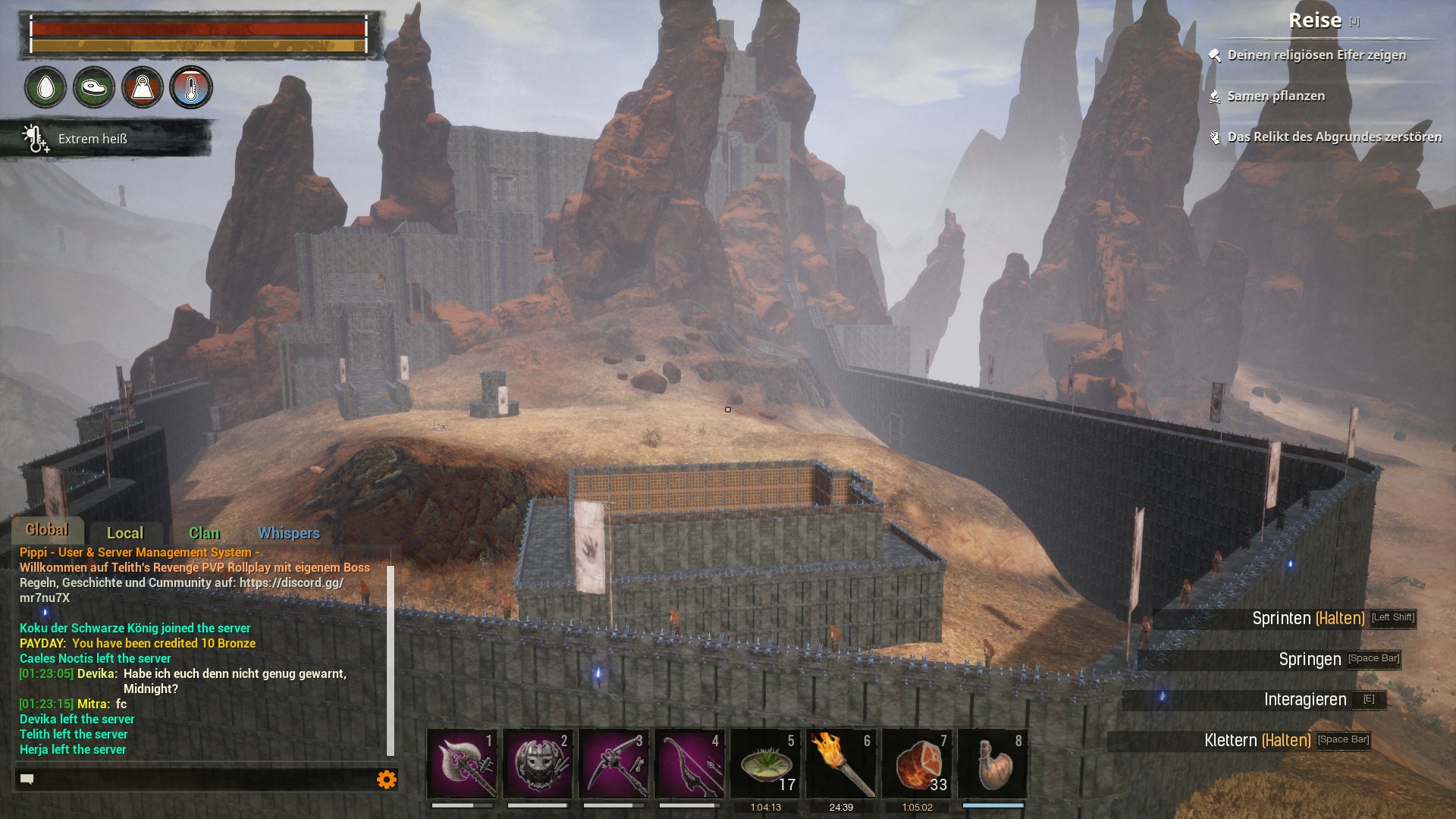Select the Clan chat tab
Viewport: 1456px width, 819px height.
[204, 533]
